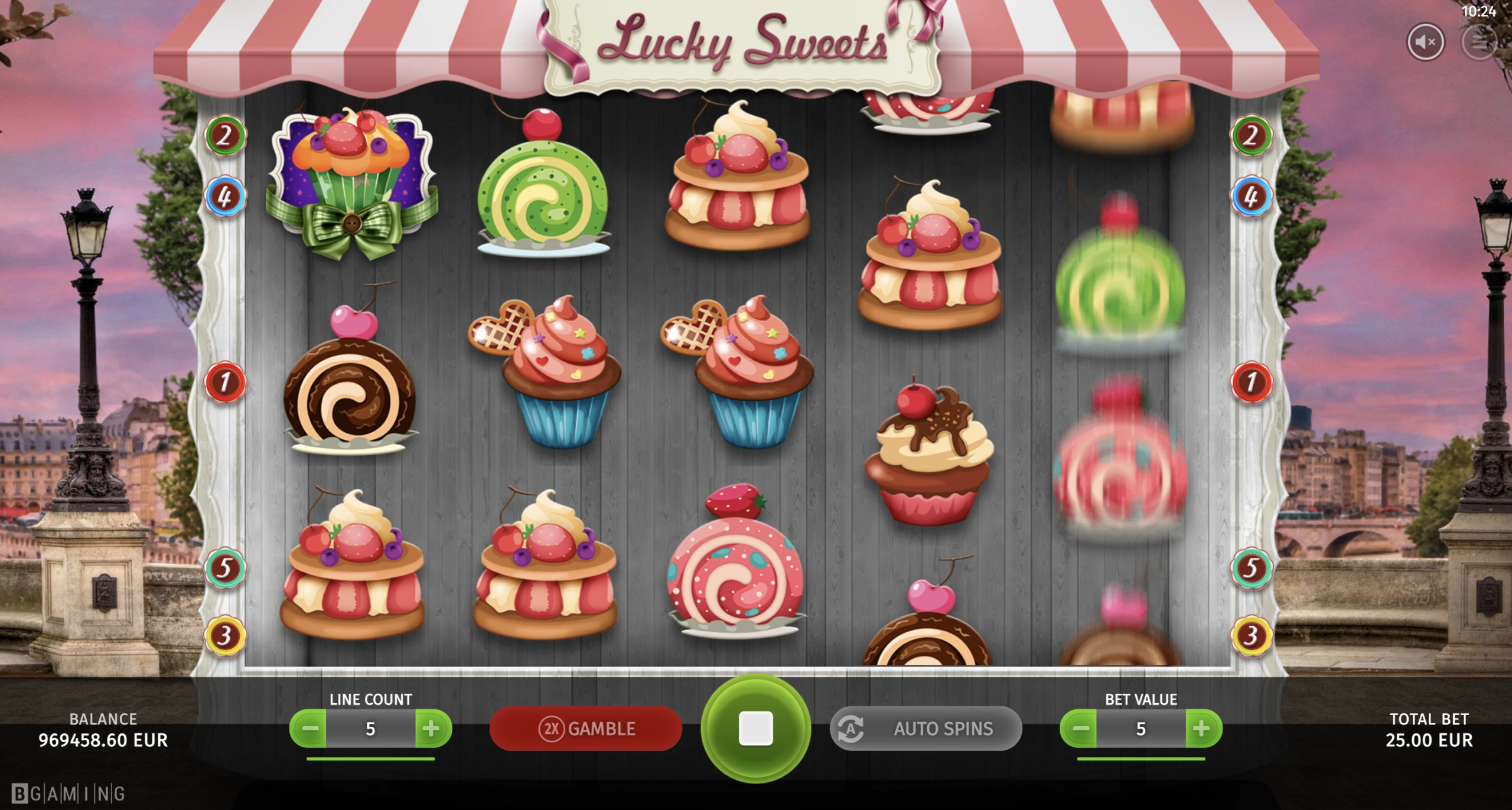Viewport: 1512px width, 810px height.
Task: Open the Auto Spins option
Action: [926, 729]
